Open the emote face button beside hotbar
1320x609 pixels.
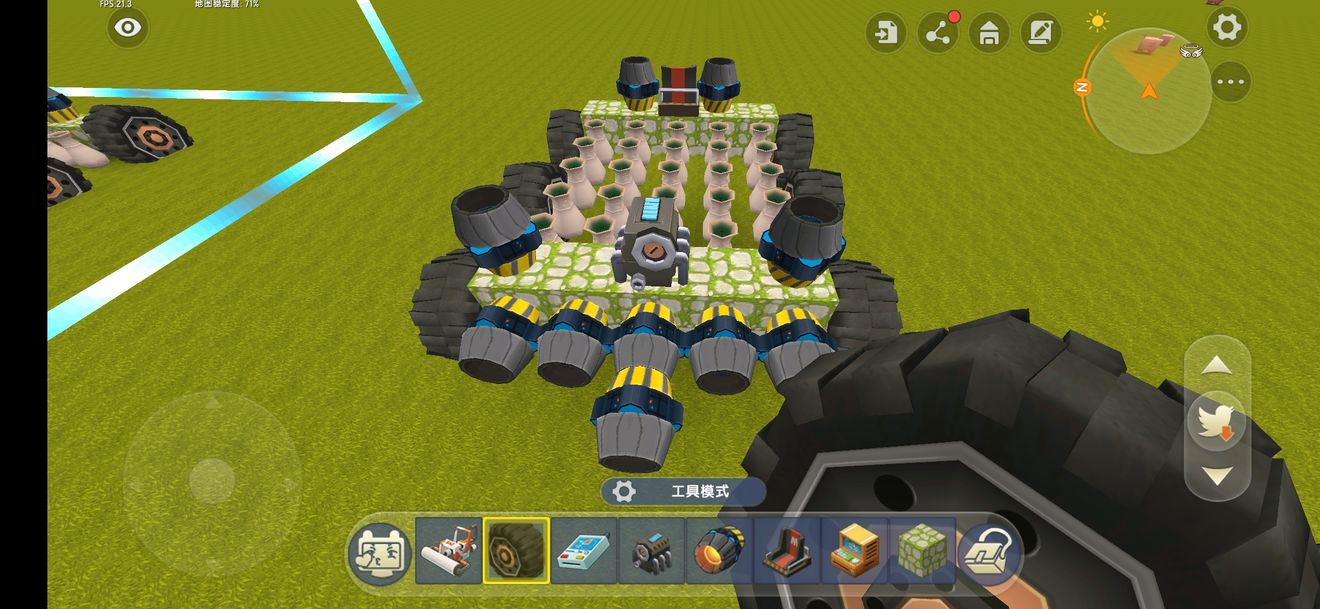[x=379, y=552]
